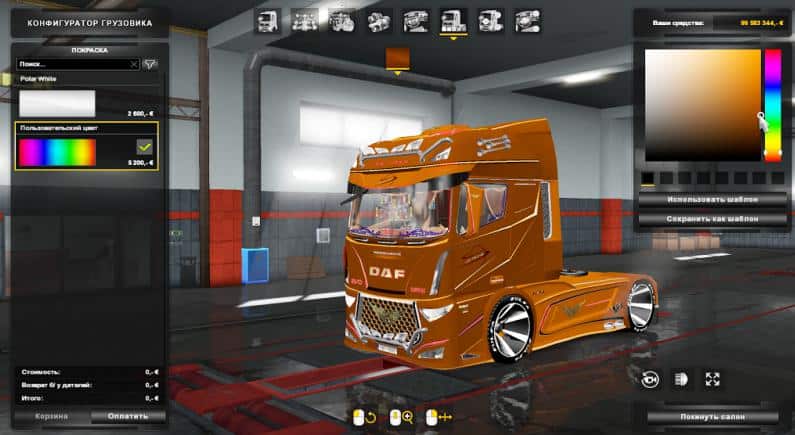
Task: Select the first truck cabin category icon
Action: [x=266, y=21]
